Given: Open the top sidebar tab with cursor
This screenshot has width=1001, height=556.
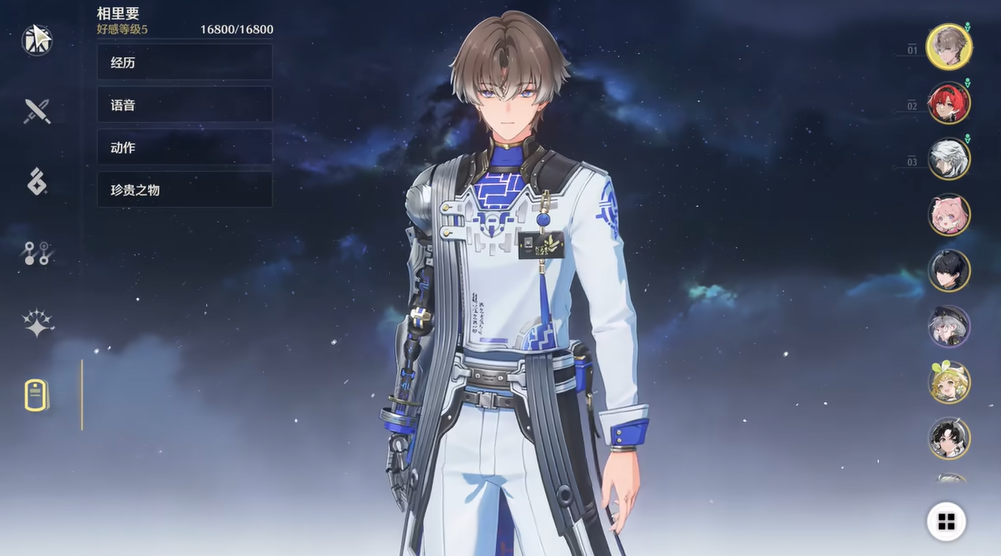Looking at the screenshot, I should point(37,39).
